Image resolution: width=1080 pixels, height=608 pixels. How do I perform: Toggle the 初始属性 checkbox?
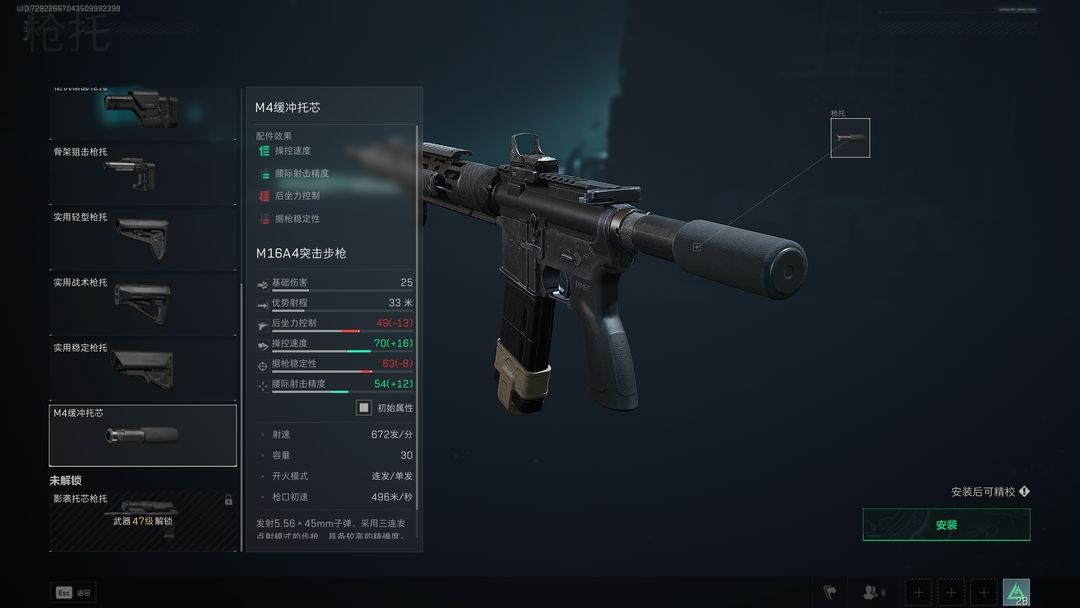[x=364, y=408]
